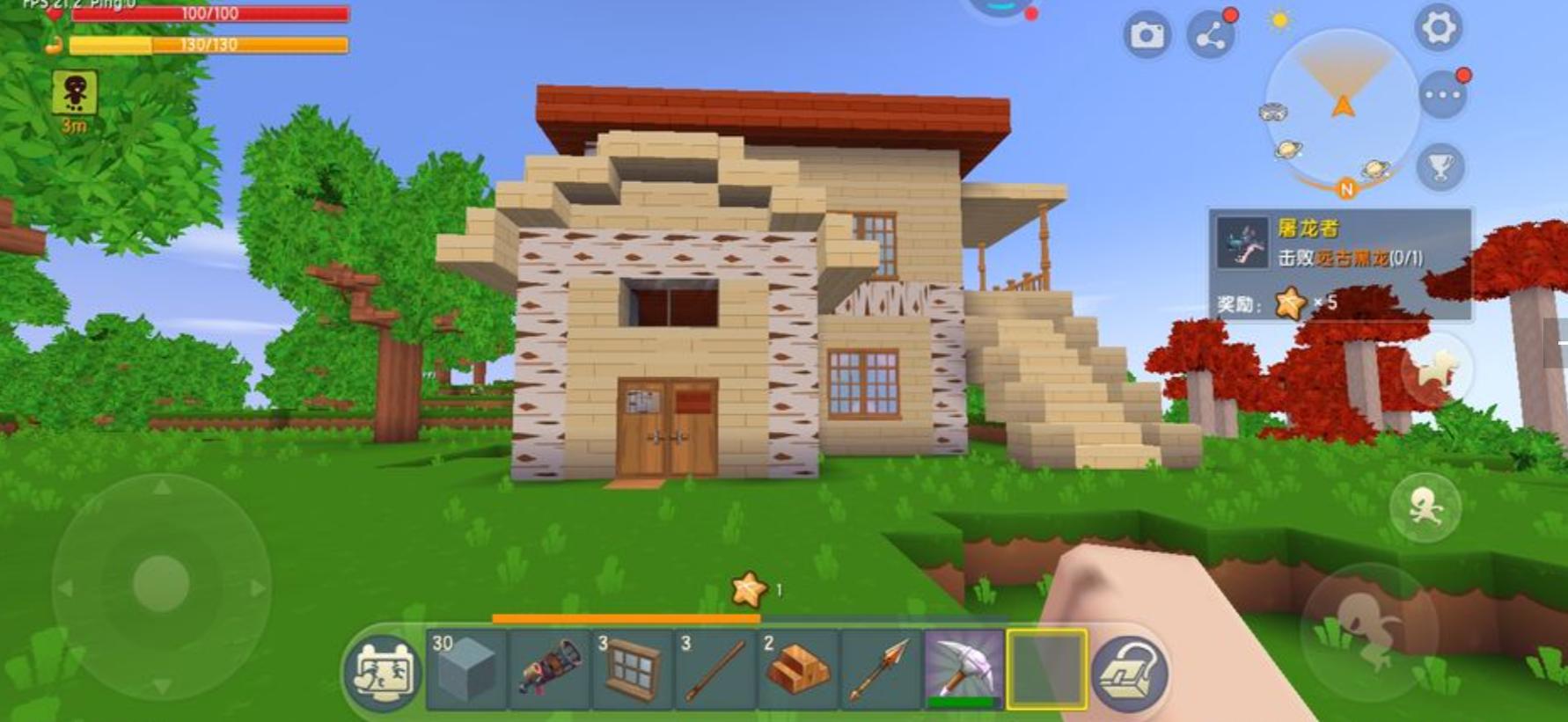The image size is (1568, 722).
Task: Select the stone block stack in hotbar
Action: pos(466,669)
